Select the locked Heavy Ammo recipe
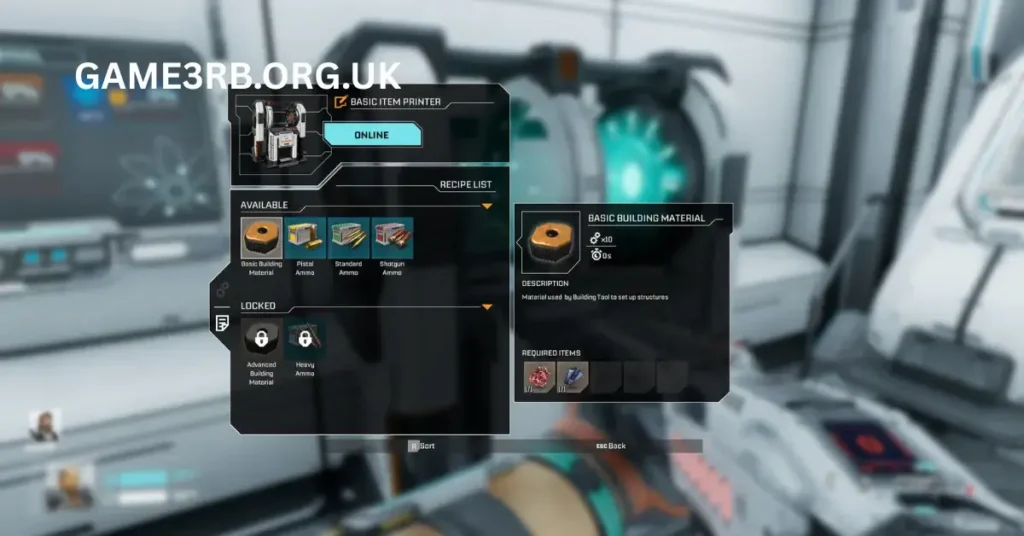1024x536 pixels. [x=304, y=340]
